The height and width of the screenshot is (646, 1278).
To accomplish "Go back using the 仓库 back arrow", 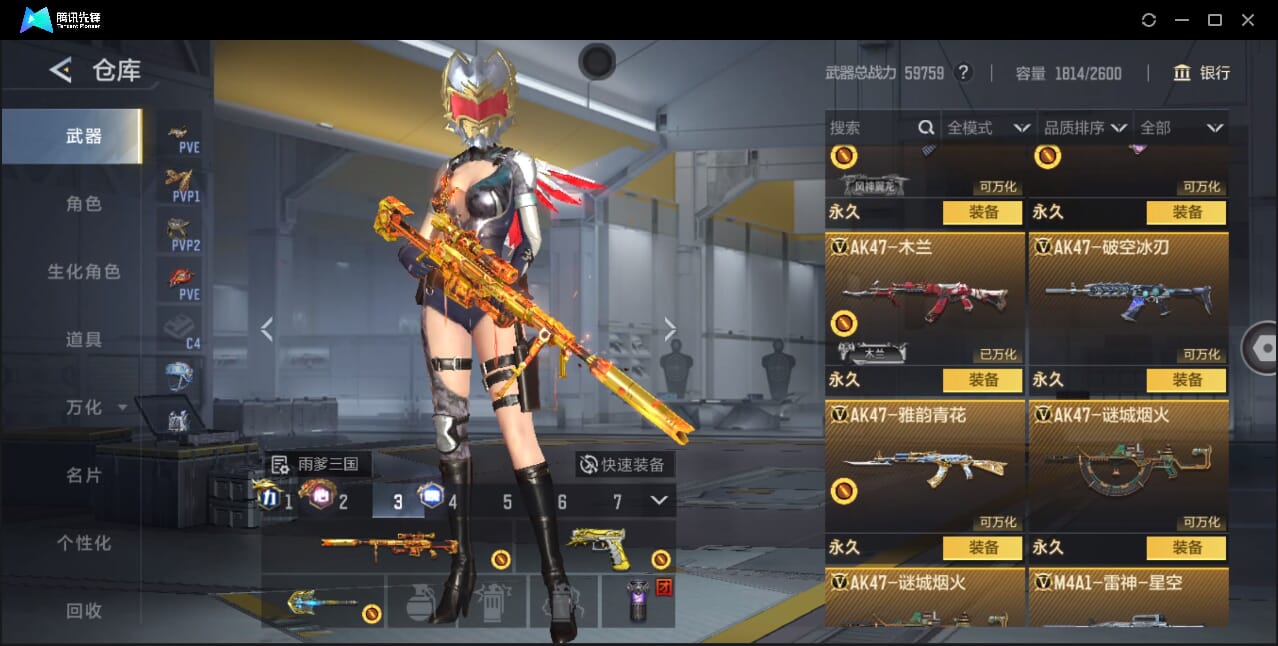I will click(61, 70).
